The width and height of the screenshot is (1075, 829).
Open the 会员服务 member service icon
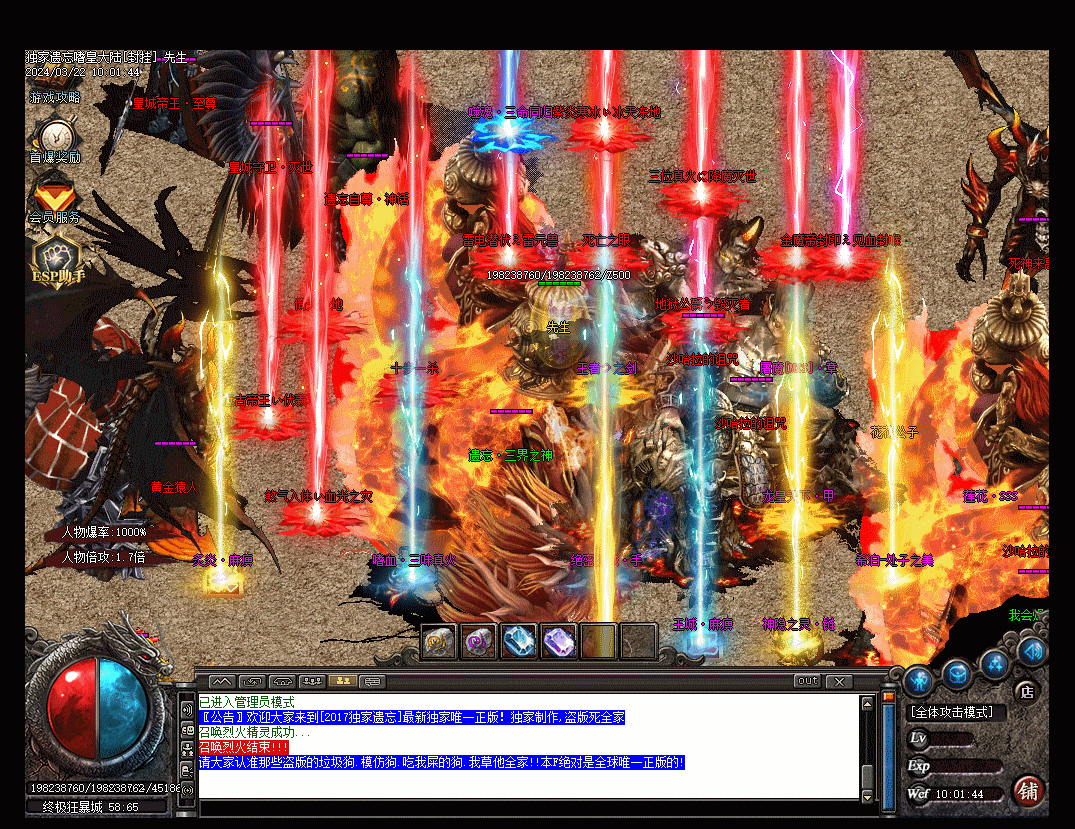55,195
